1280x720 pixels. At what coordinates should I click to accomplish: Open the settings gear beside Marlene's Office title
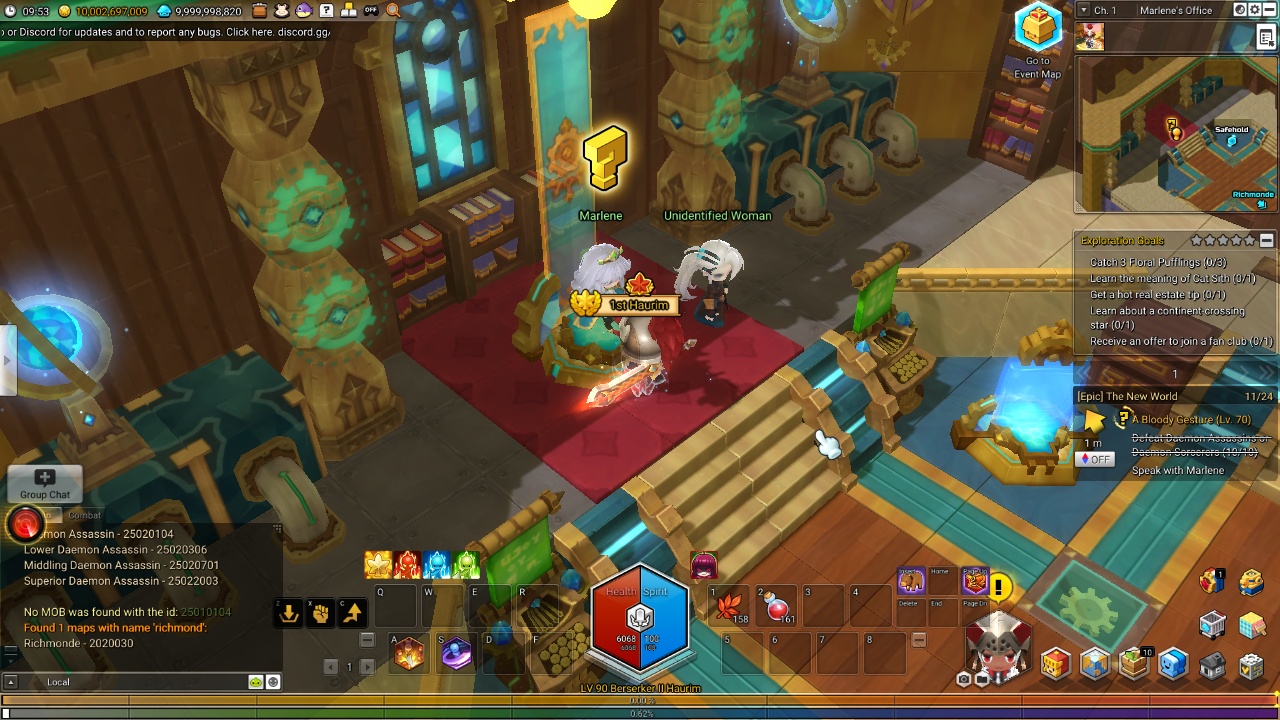(x=1255, y=9)
